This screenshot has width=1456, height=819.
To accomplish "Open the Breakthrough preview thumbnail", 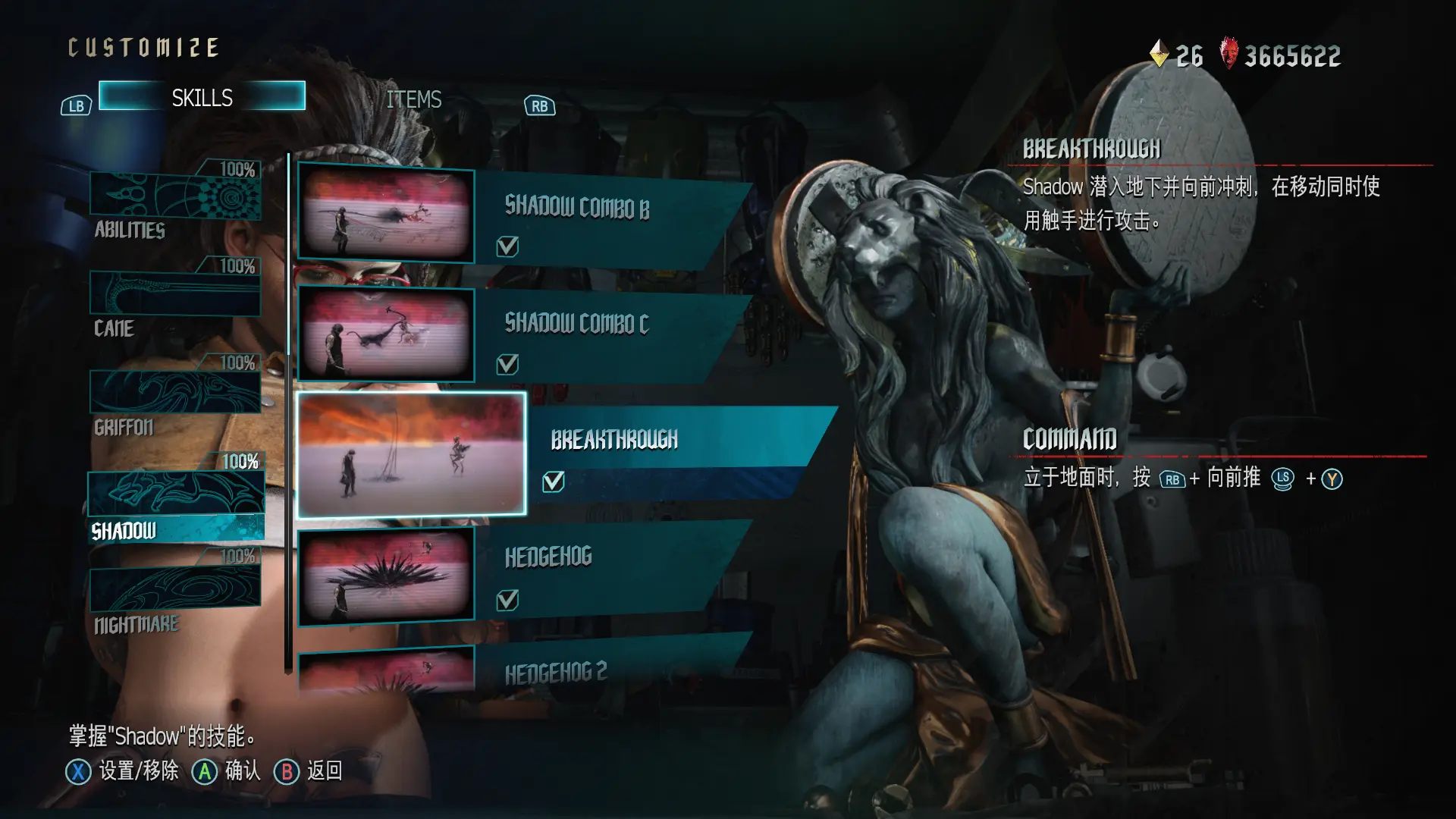I will click(412, 454).
